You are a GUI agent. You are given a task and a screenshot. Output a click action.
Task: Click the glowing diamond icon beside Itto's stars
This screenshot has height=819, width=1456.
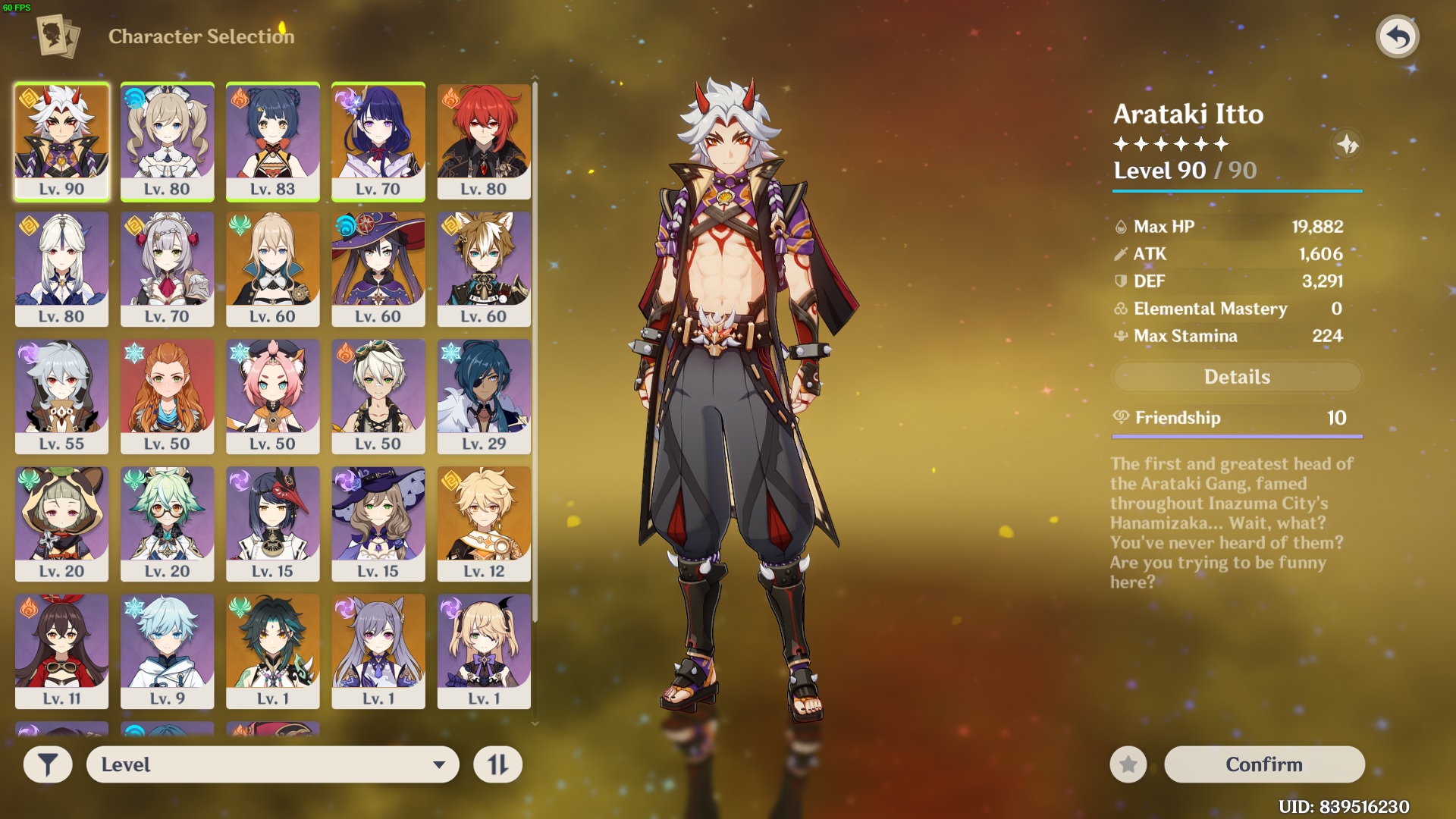[1348, 145]
